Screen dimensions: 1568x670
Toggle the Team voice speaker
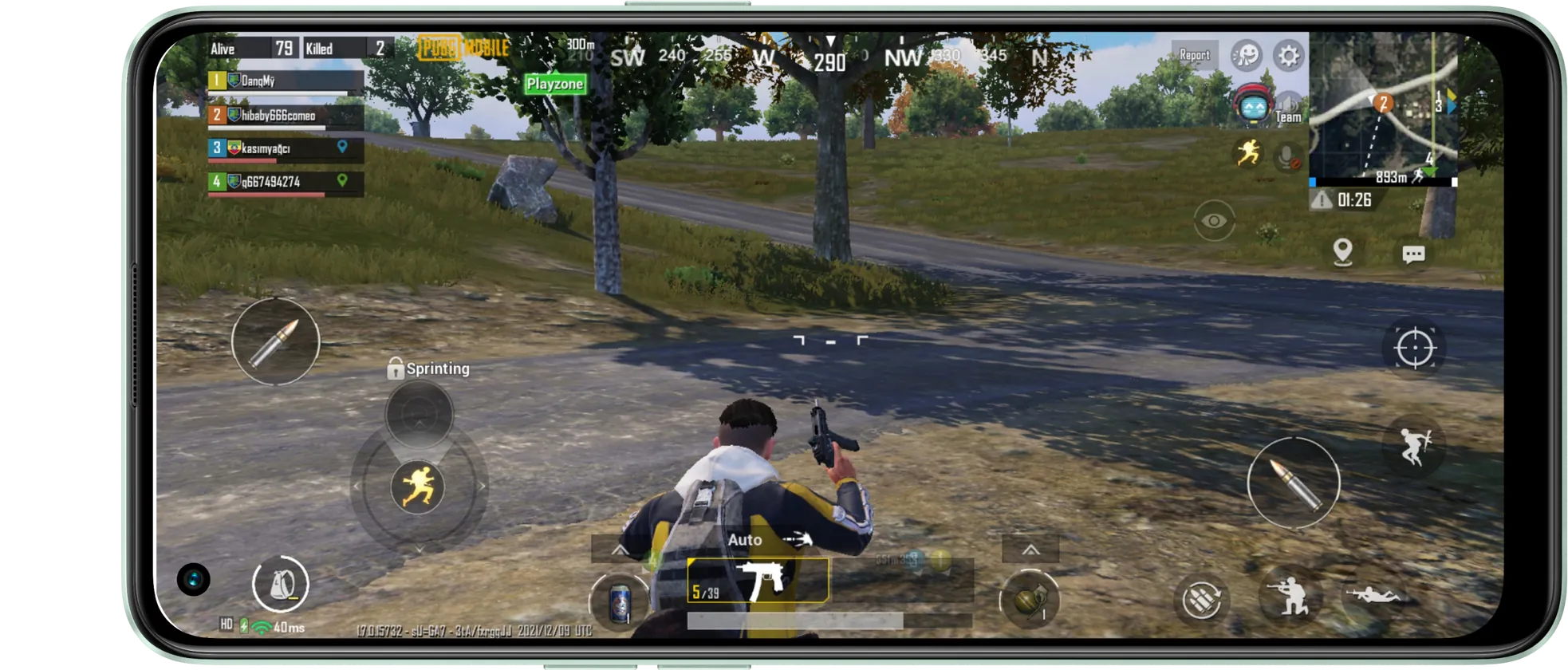(1288, 108)
